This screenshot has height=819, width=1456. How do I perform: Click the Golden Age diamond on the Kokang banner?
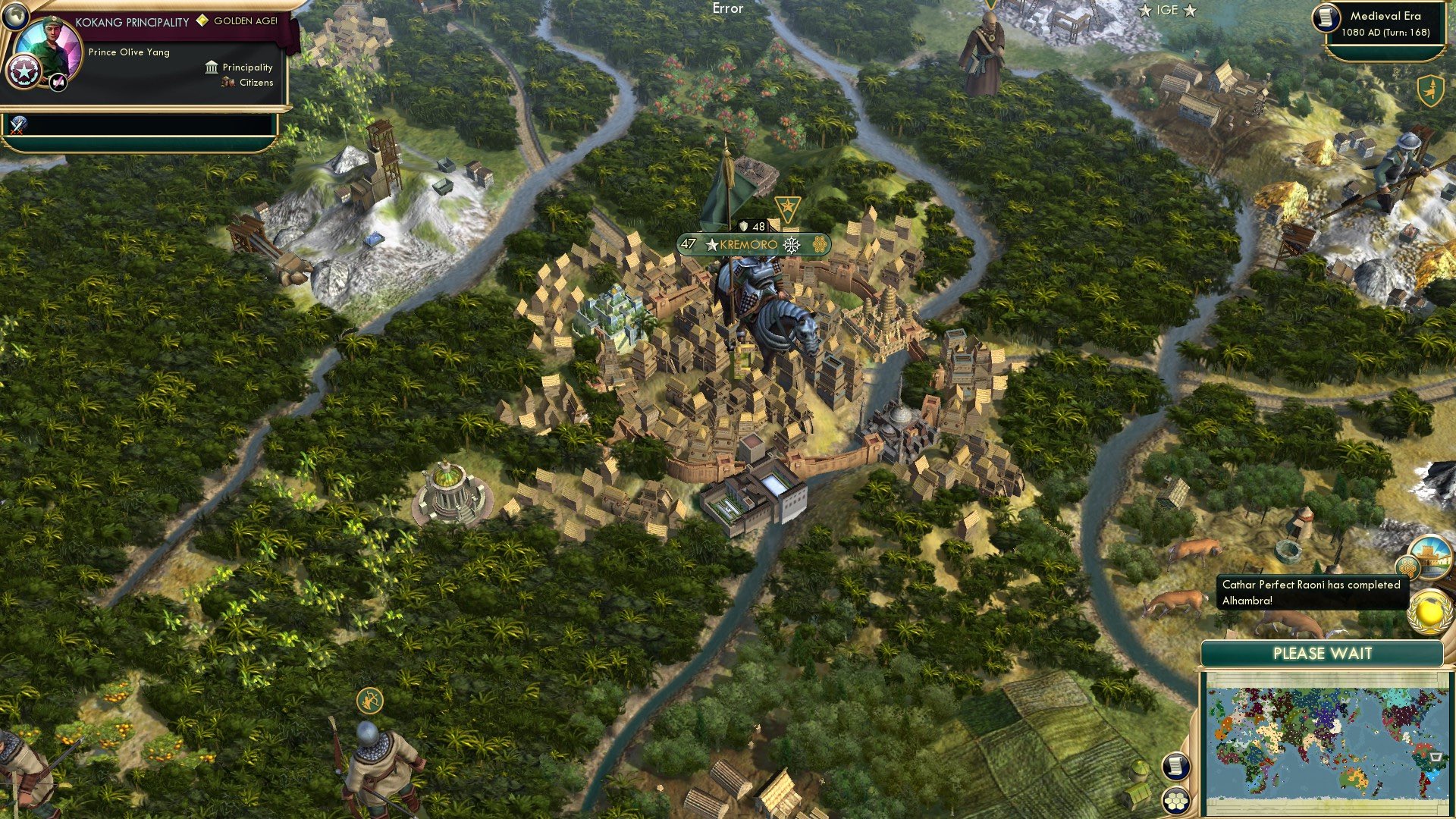(x=201, y=21)
